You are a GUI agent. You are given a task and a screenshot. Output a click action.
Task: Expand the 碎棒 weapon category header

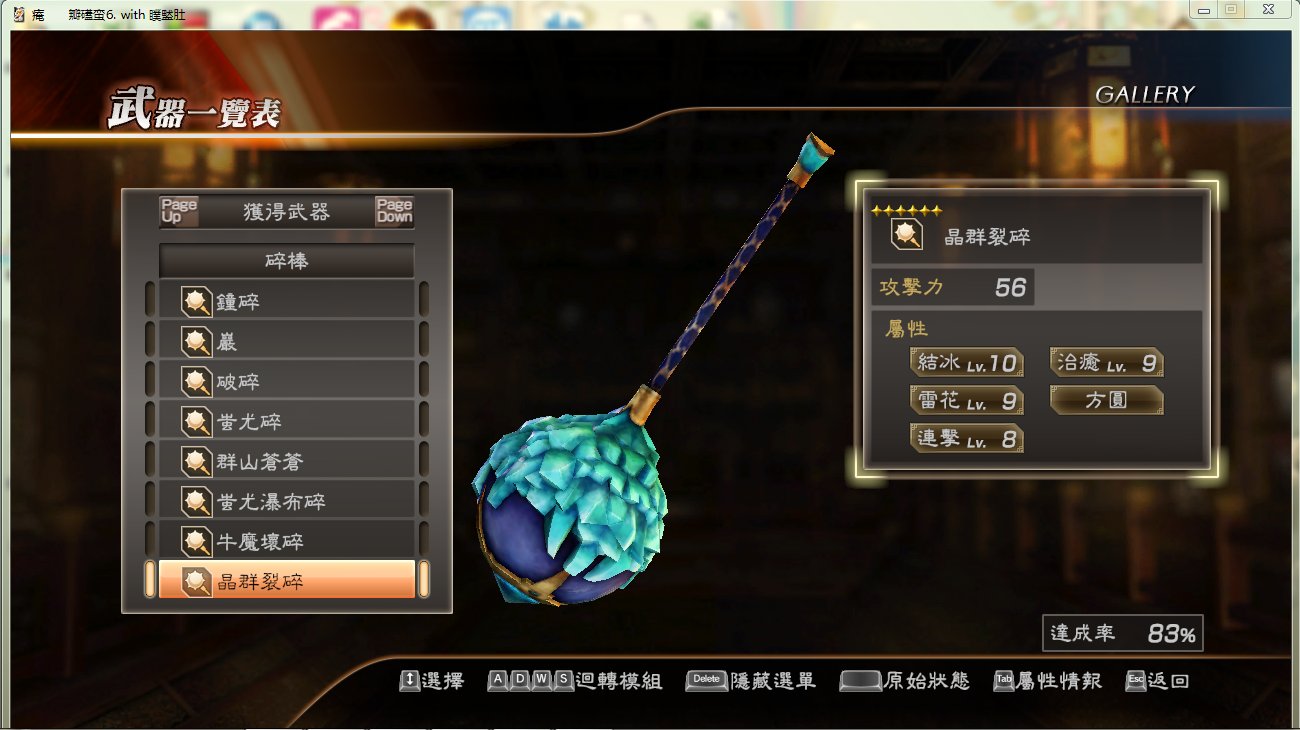(x=287, y=260)
